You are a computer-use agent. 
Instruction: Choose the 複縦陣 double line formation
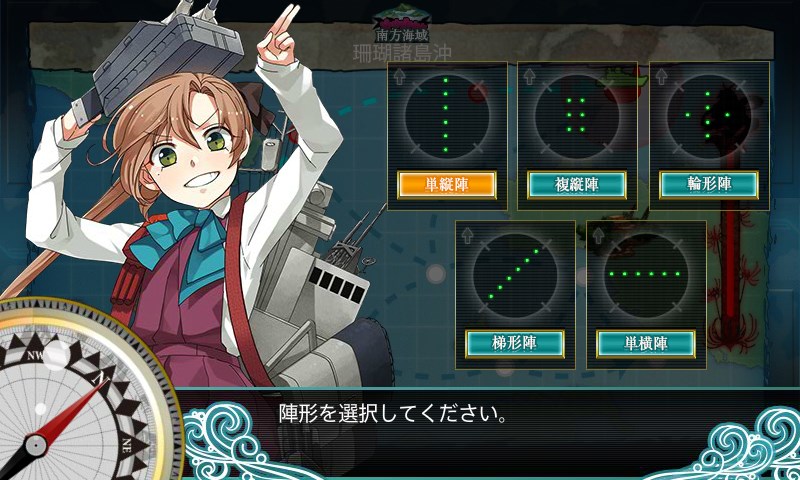click(576, 184)
